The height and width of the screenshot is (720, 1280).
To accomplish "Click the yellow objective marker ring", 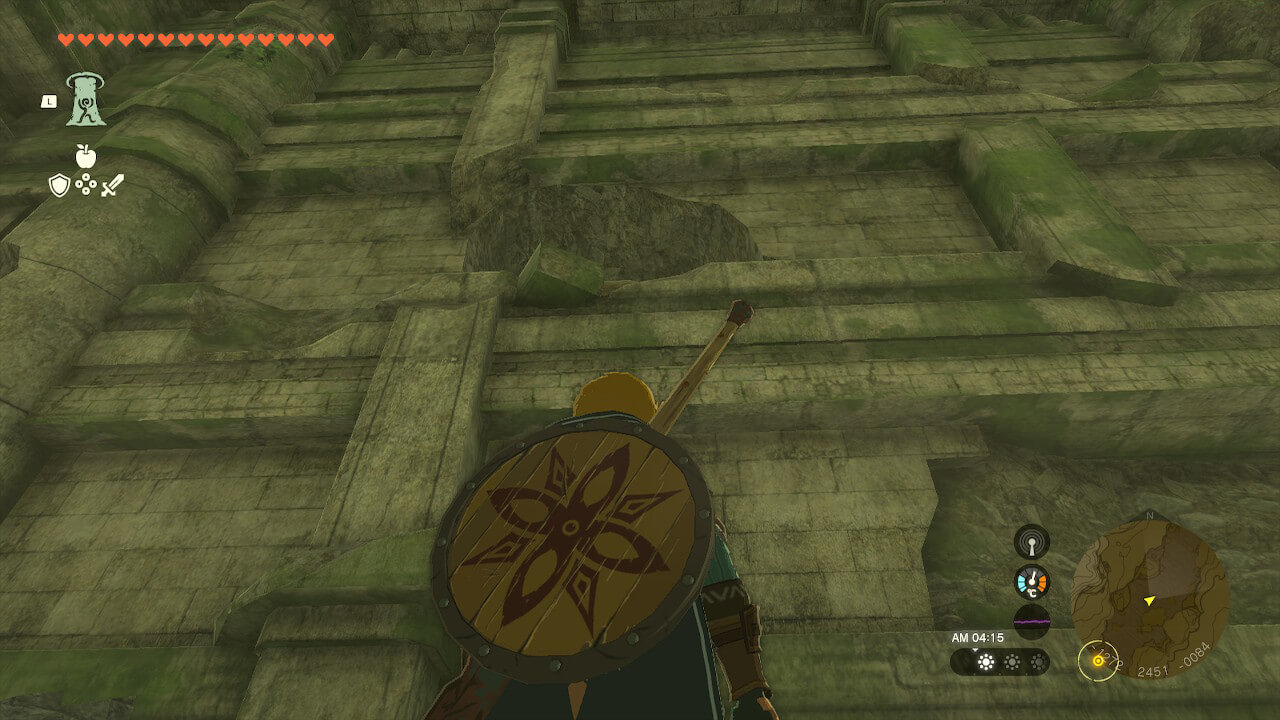I will 1097,660.
